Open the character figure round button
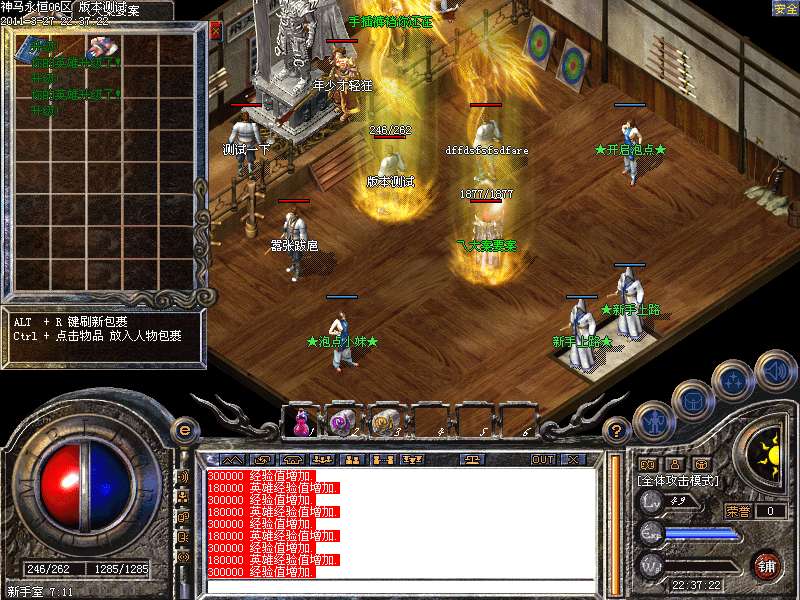This screenshot has height=600, width=800. (652, 420)
